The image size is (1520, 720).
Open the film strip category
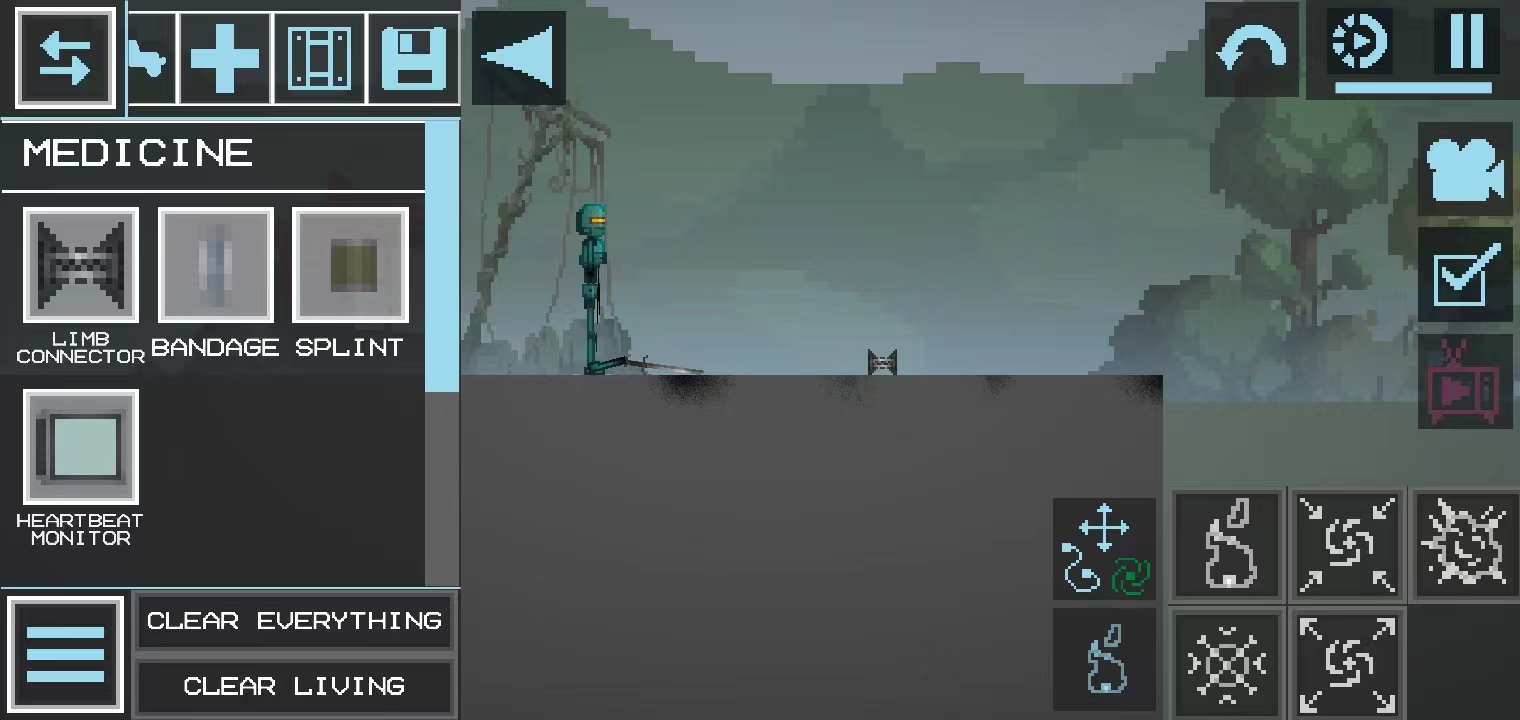coord(320,58)
